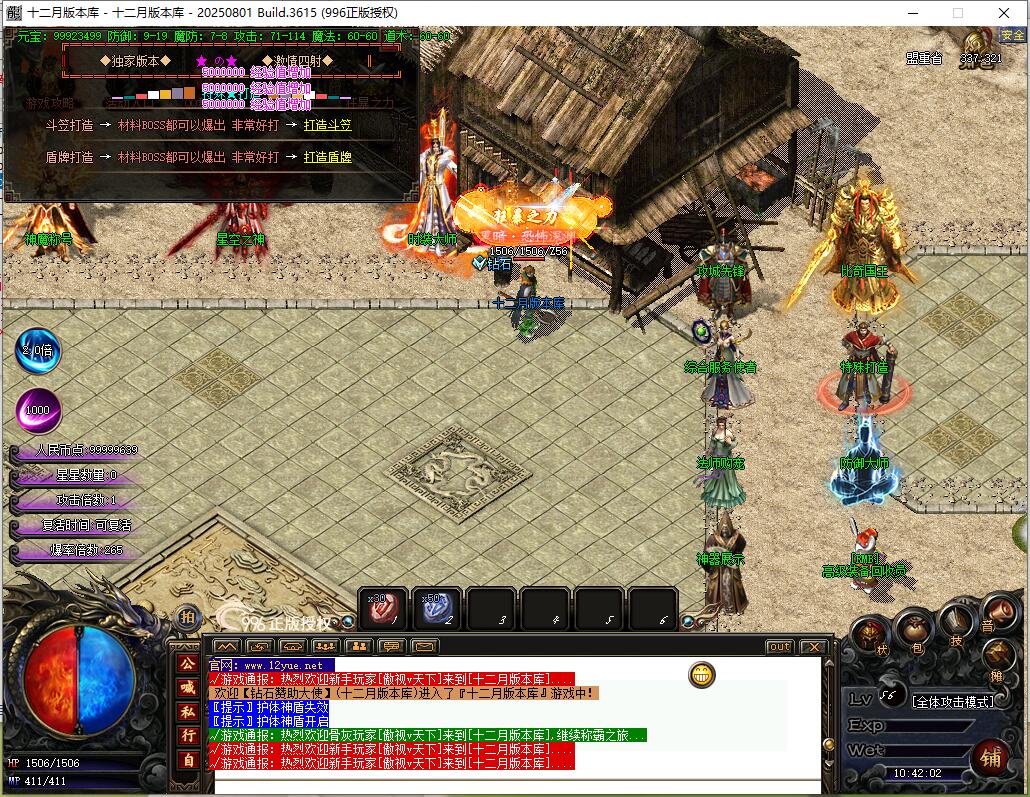Viewport: 1030px width, 797px height.
Task: Open the character status (状) panel
Action: (x=871, y=636)
